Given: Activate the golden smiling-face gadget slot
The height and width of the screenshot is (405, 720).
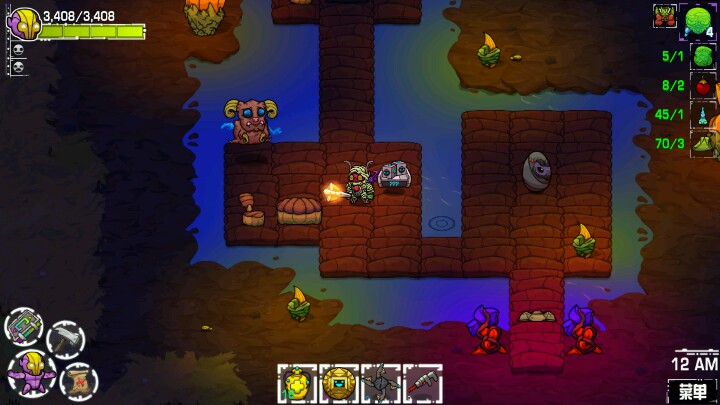Looking at the screenshot, I should click(340, 383).
